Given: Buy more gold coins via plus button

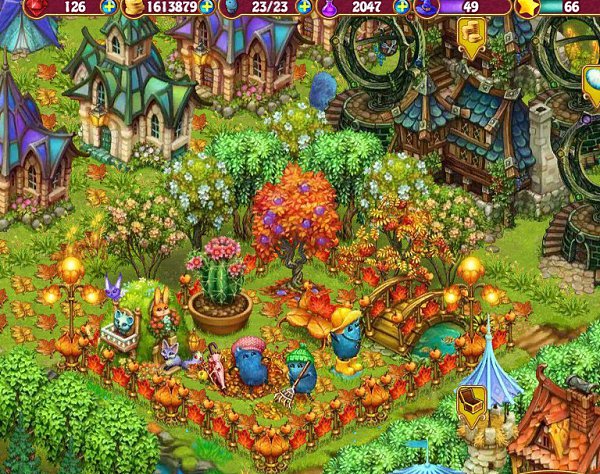Looking at the screenshot, I should pyautogui.click(x=206, y=6).
